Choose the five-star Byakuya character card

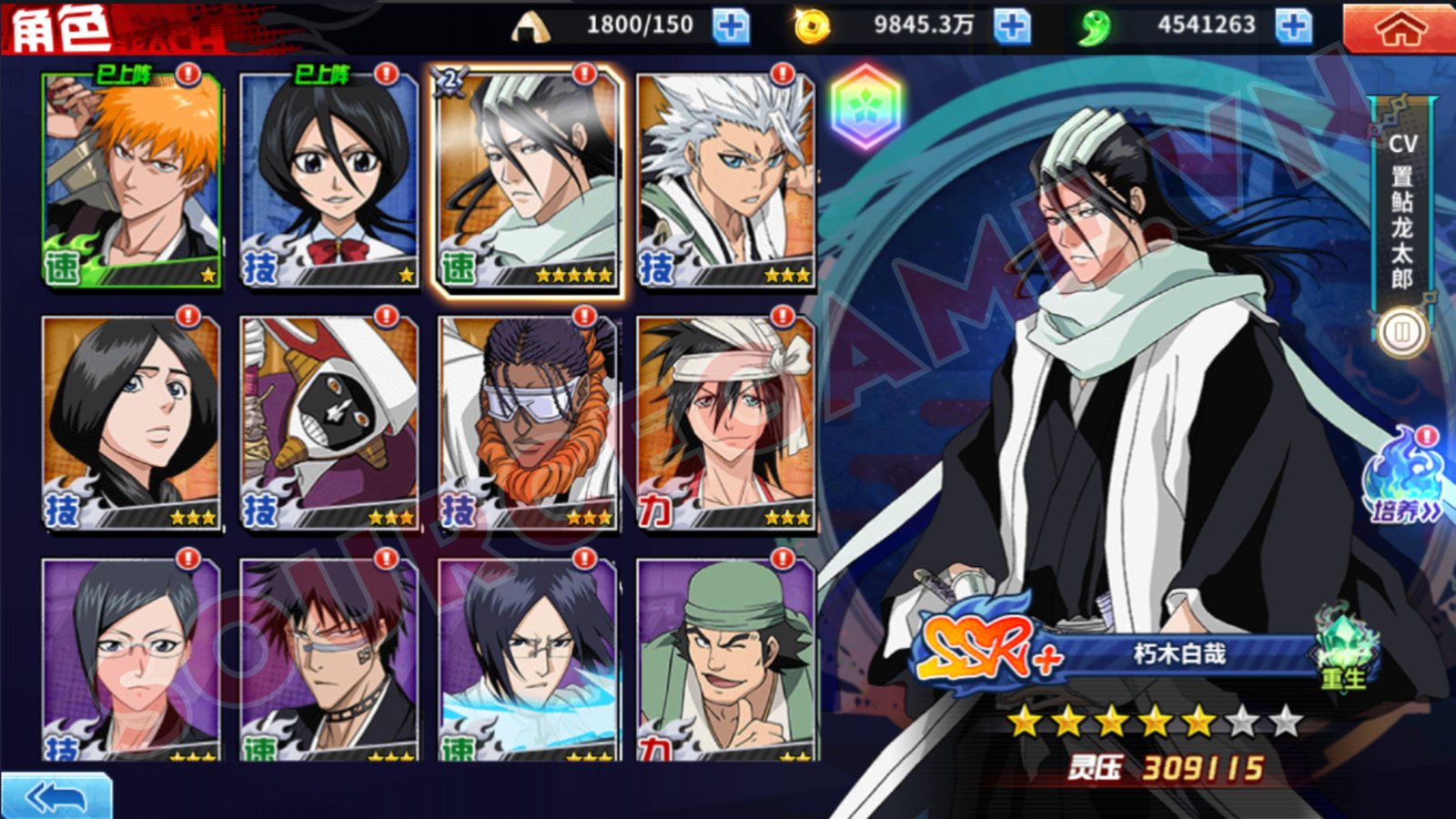coord(528,179)
